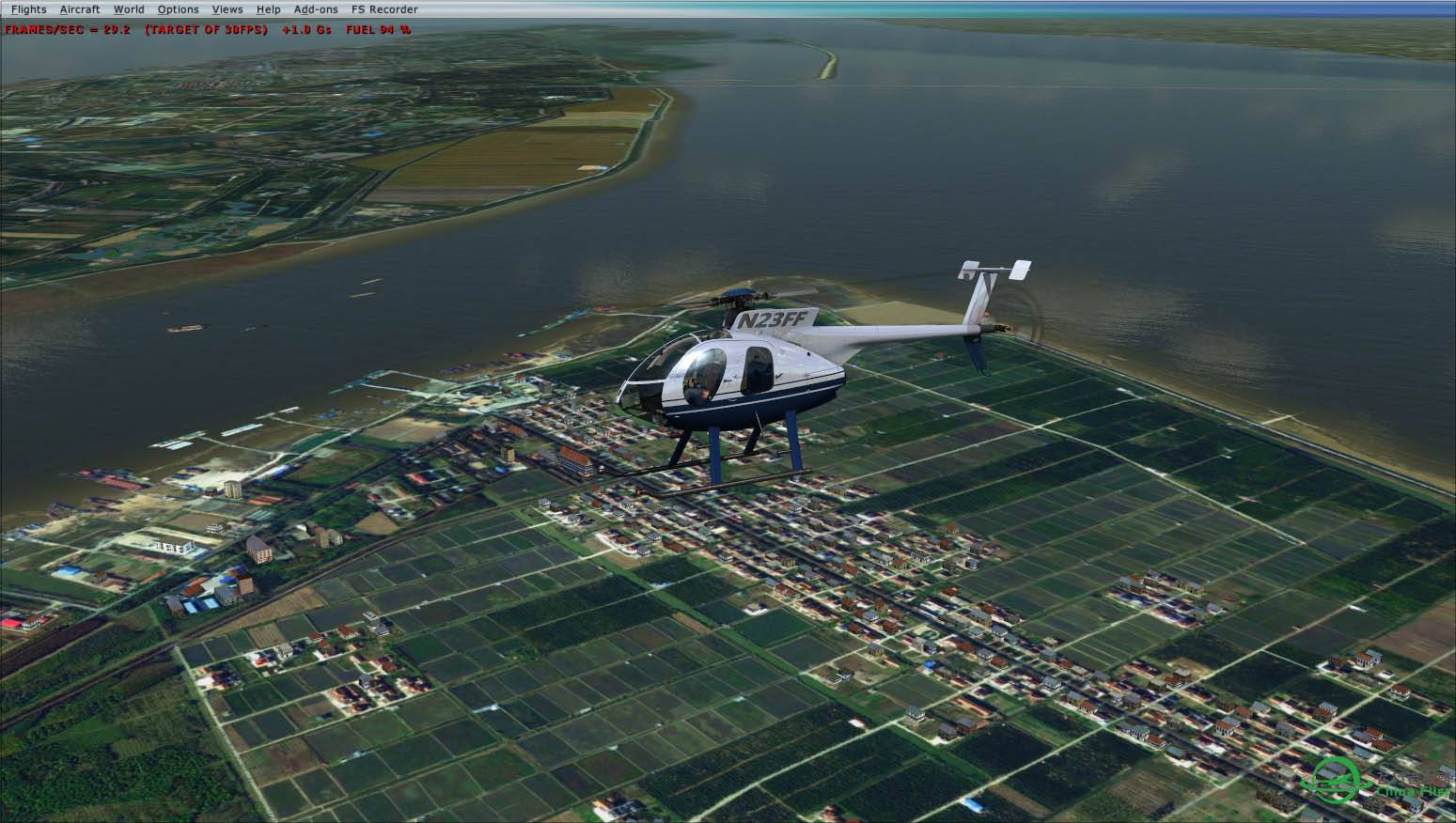Expand the Add-ons menu
The width and height of the screenshot is (1456, 823).
click(x=316, y=9)
